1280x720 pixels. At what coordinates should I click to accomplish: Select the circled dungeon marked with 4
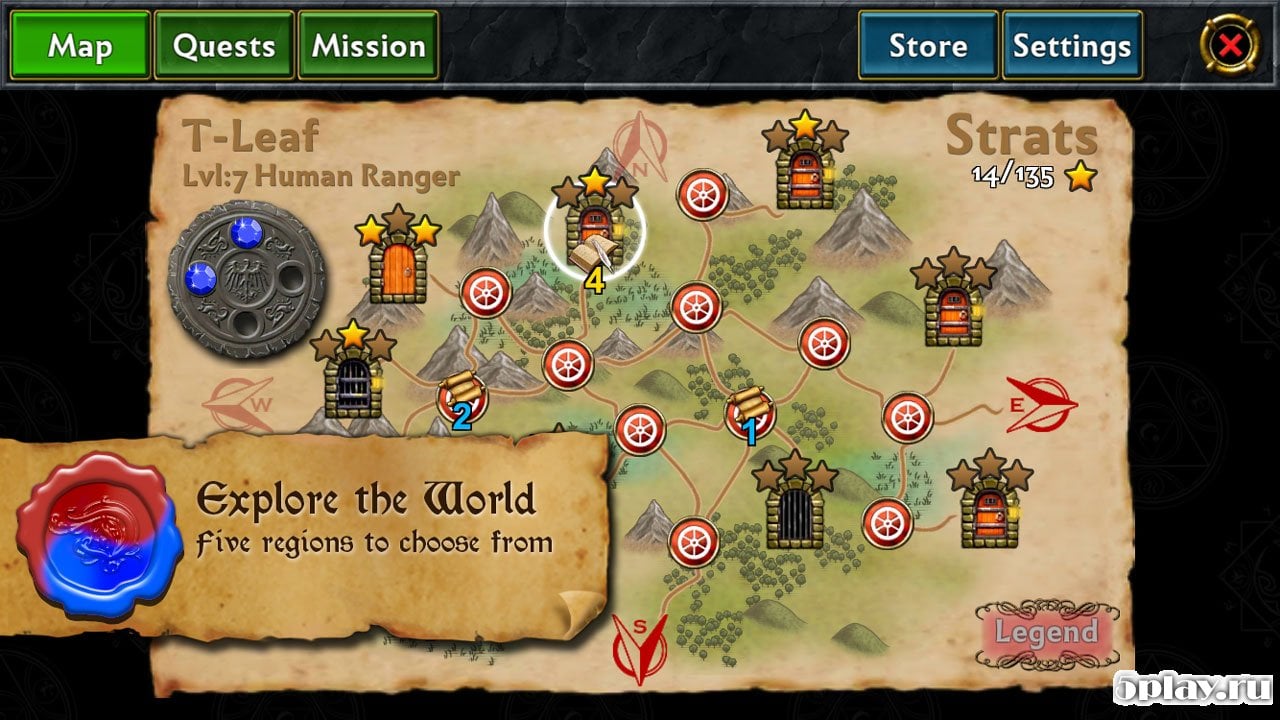coord(595,232)
